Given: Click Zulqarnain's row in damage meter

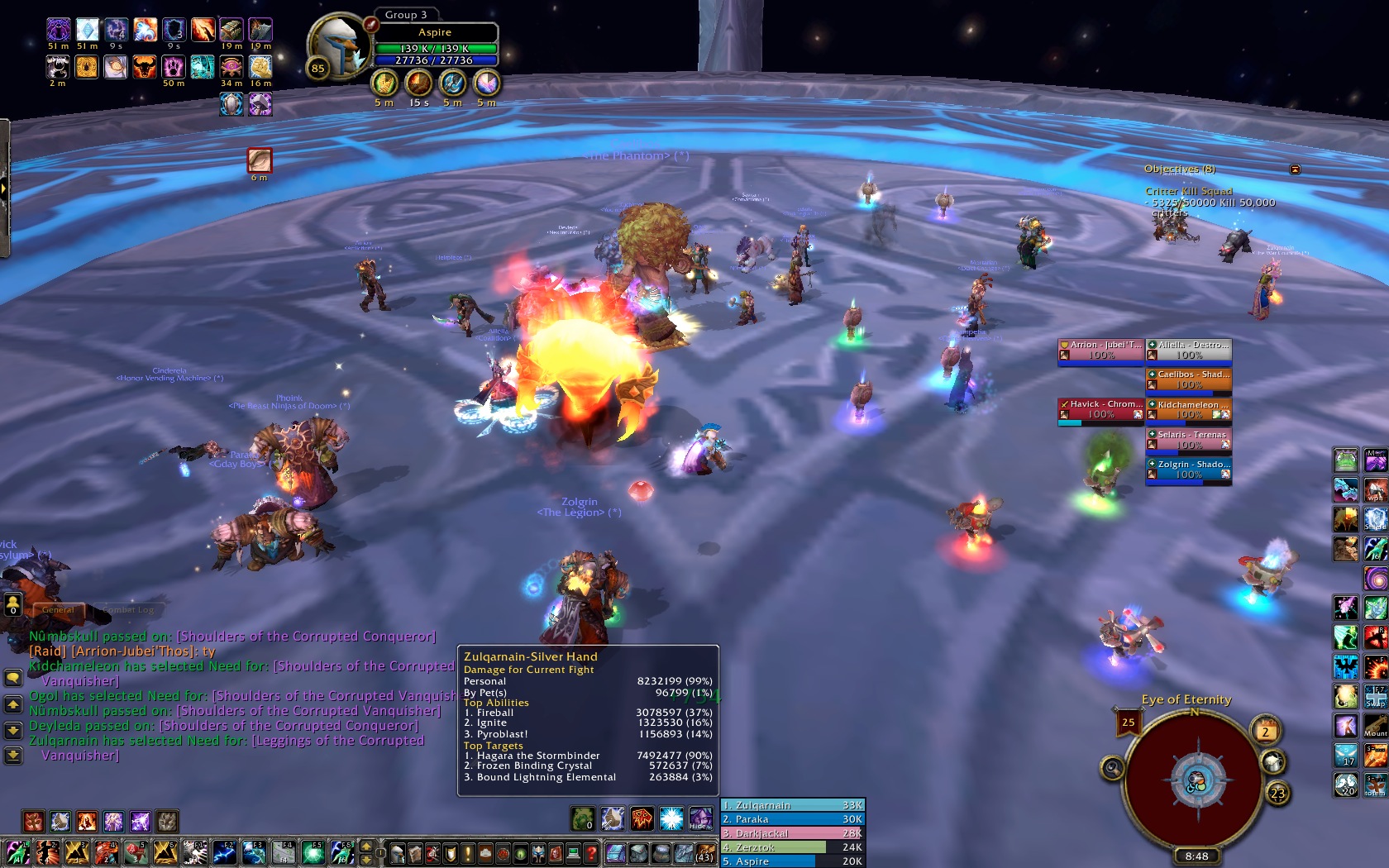Looking at the screenshot, I should (x=792, y=805).
